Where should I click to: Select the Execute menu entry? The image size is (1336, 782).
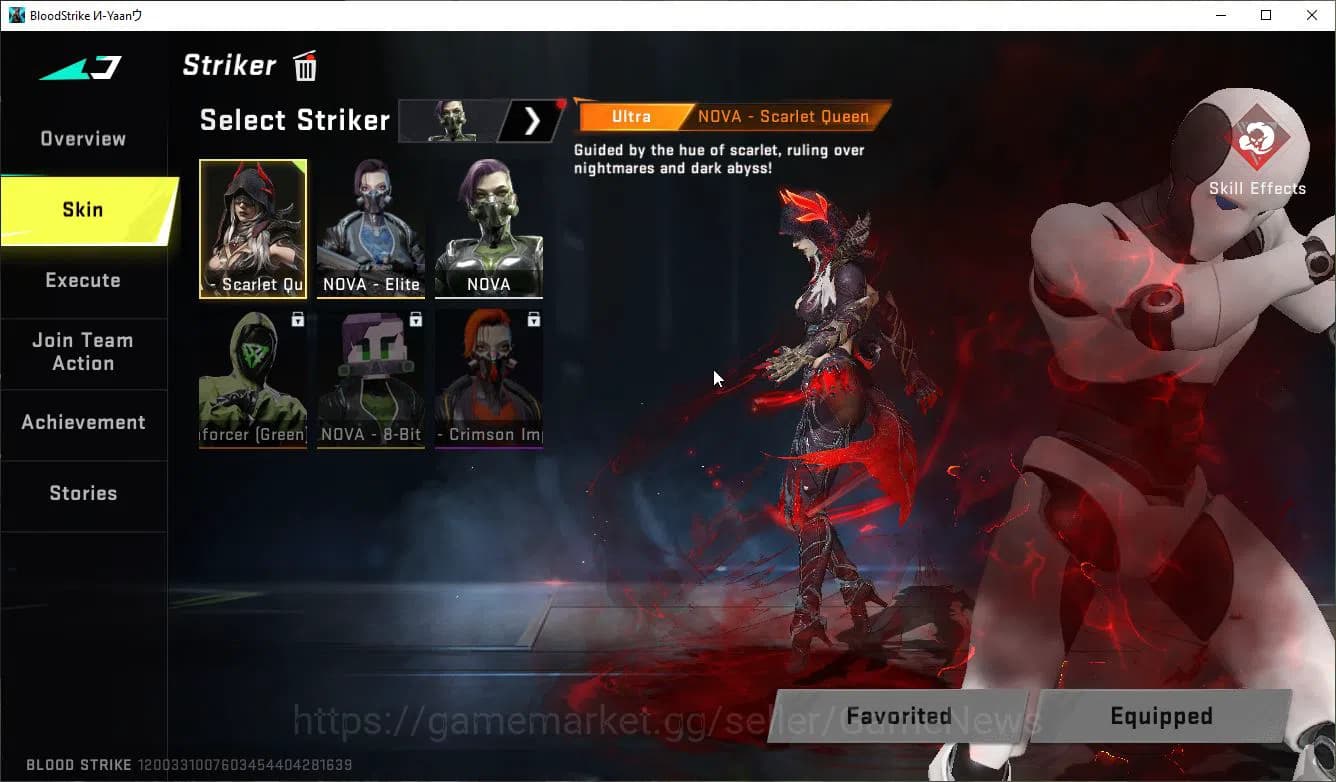[x=82, y=280]
